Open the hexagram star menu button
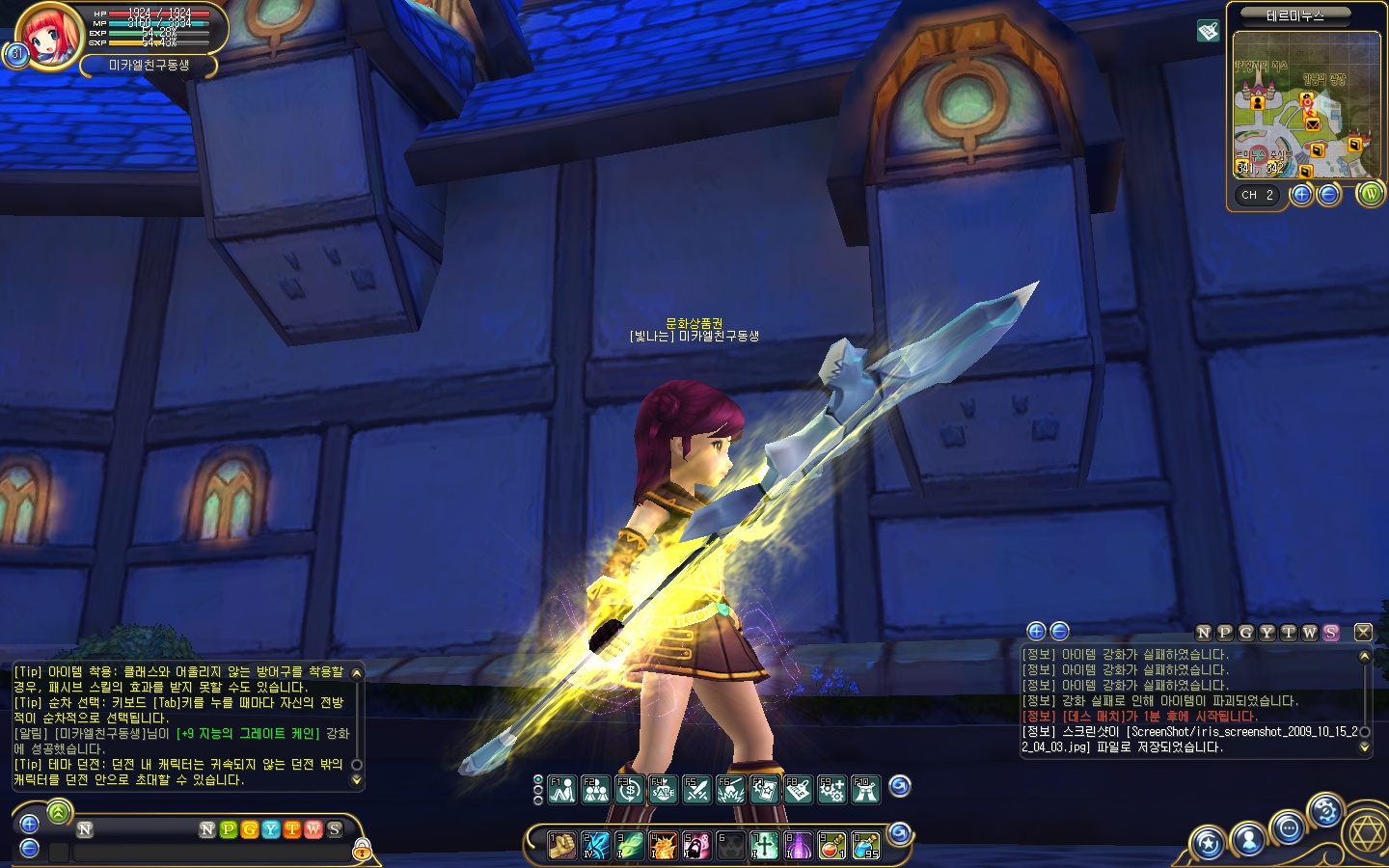Screen dimensions: 1389x868 point(1365,834)
